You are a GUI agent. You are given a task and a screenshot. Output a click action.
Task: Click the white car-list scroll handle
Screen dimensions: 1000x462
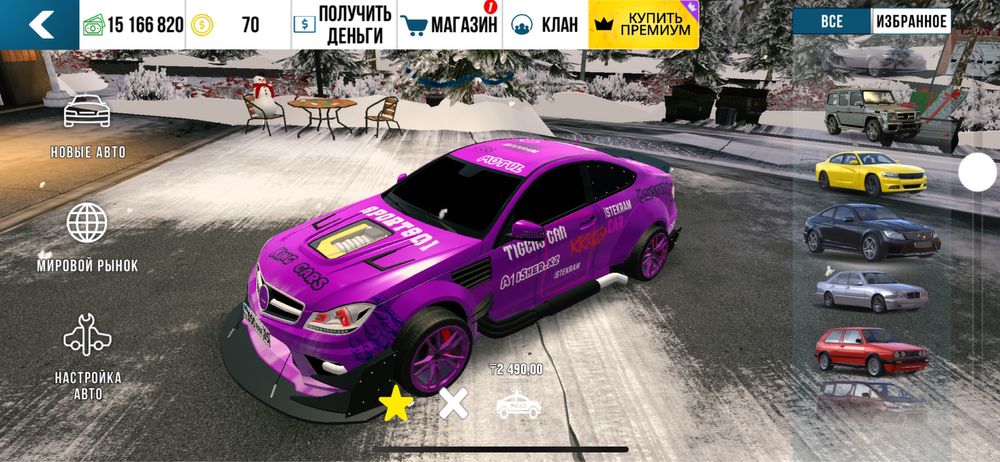[x=977, y=173]
